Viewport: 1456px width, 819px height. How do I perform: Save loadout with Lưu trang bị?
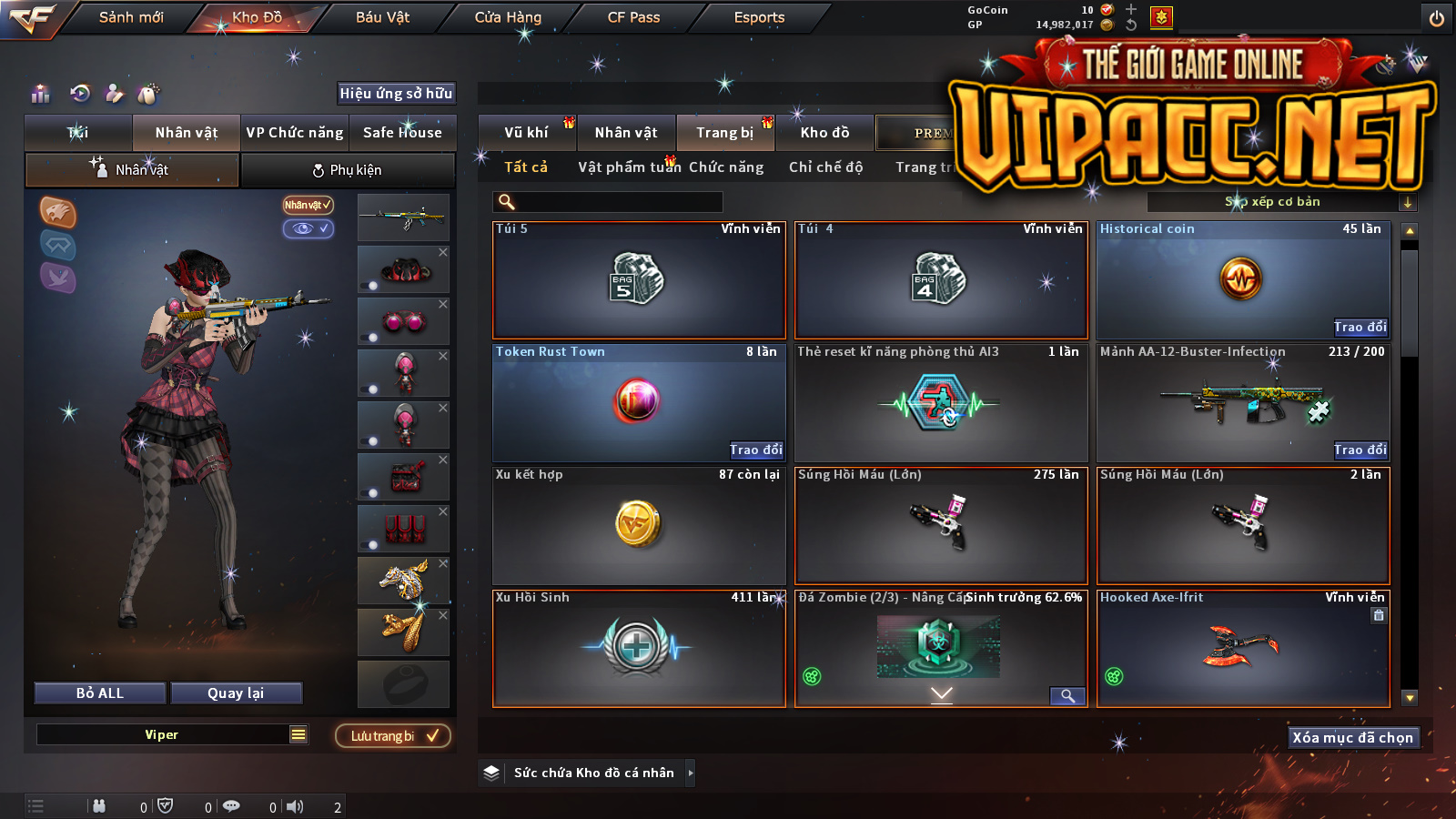[393, 736]
